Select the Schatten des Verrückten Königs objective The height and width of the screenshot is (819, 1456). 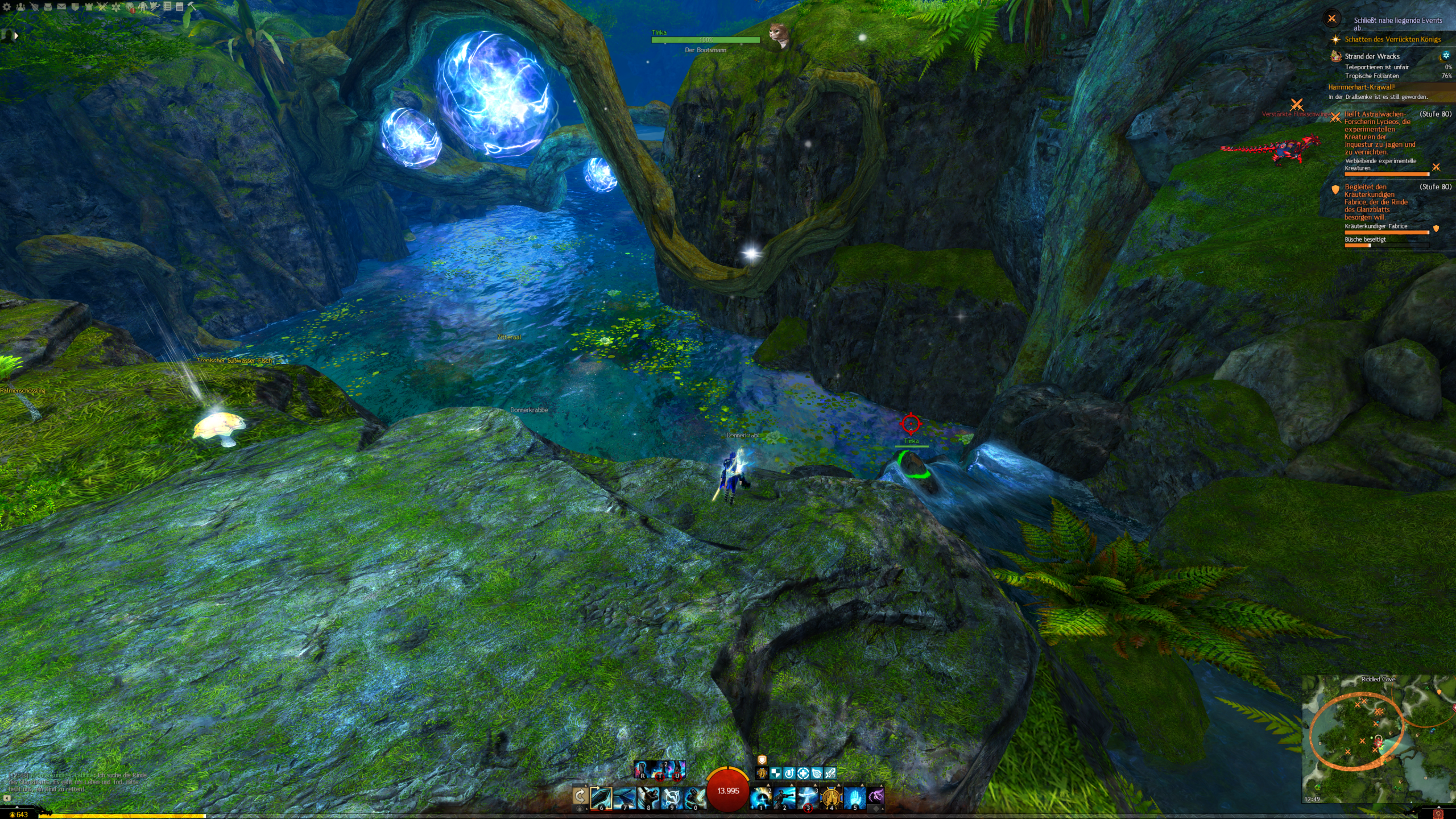pyautogui.click(x=1392, y=39)
